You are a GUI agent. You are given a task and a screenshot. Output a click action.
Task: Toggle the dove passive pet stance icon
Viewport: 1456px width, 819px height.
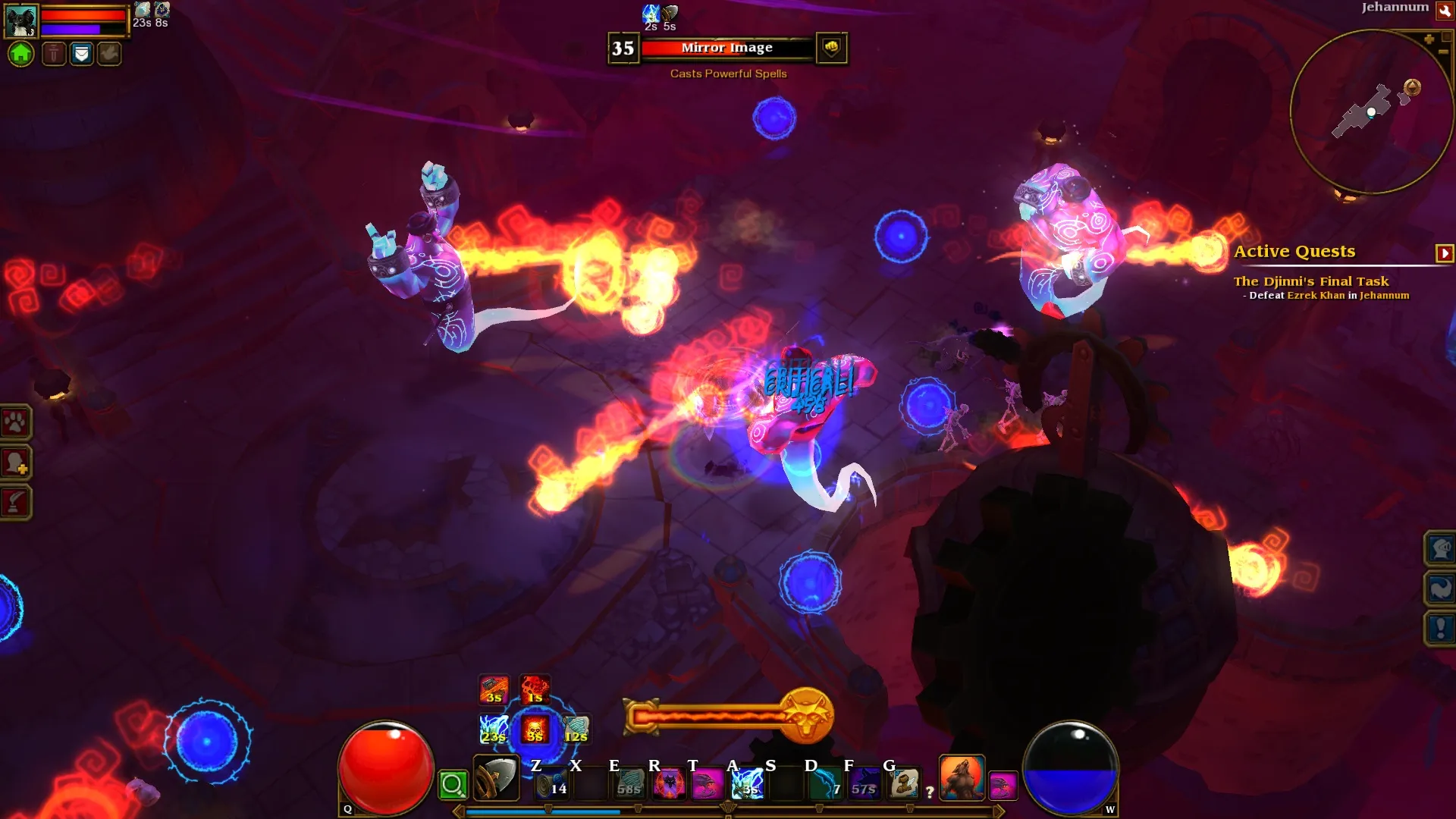109,54
